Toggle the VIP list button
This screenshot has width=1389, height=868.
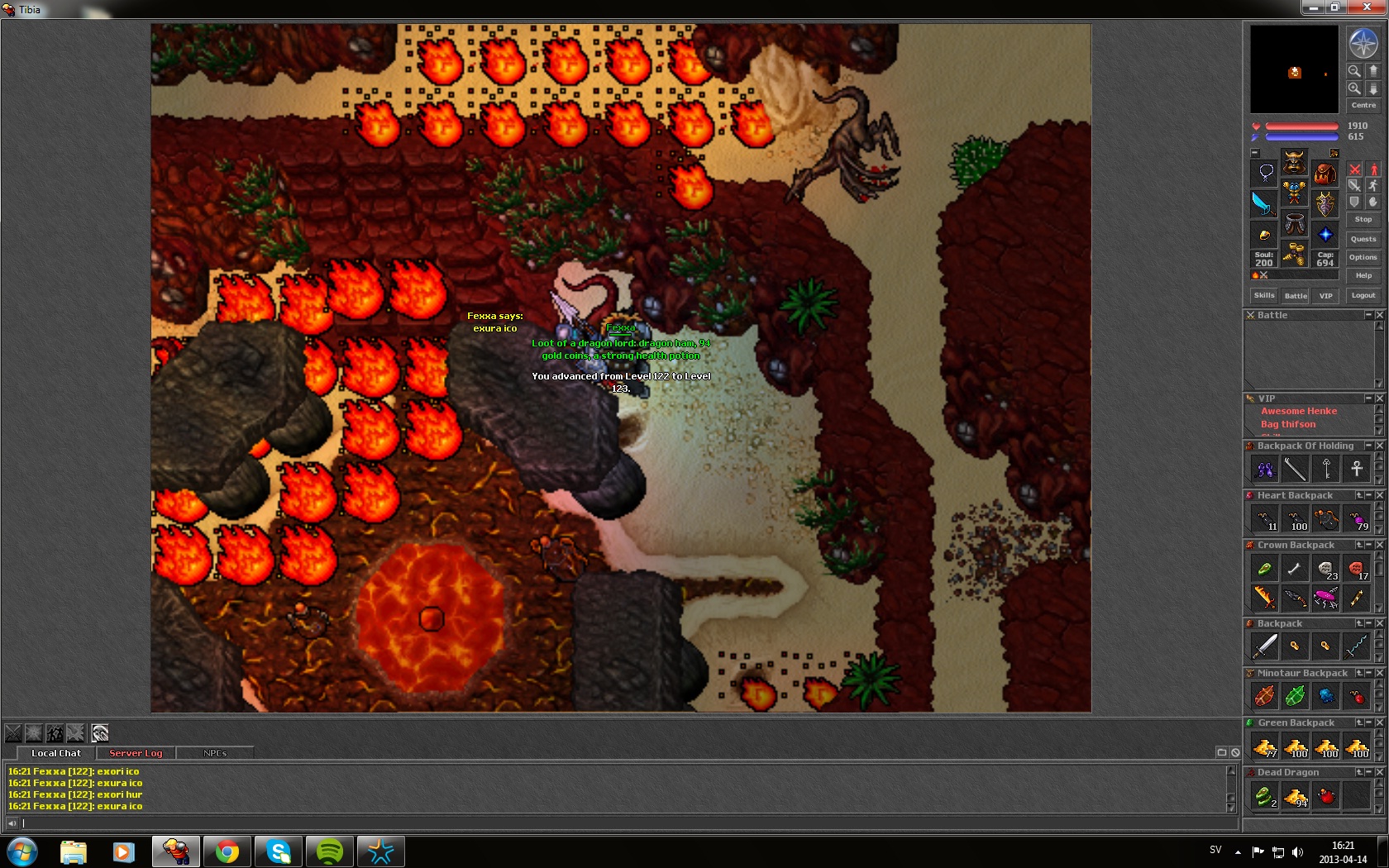[x=1325, y=295]
